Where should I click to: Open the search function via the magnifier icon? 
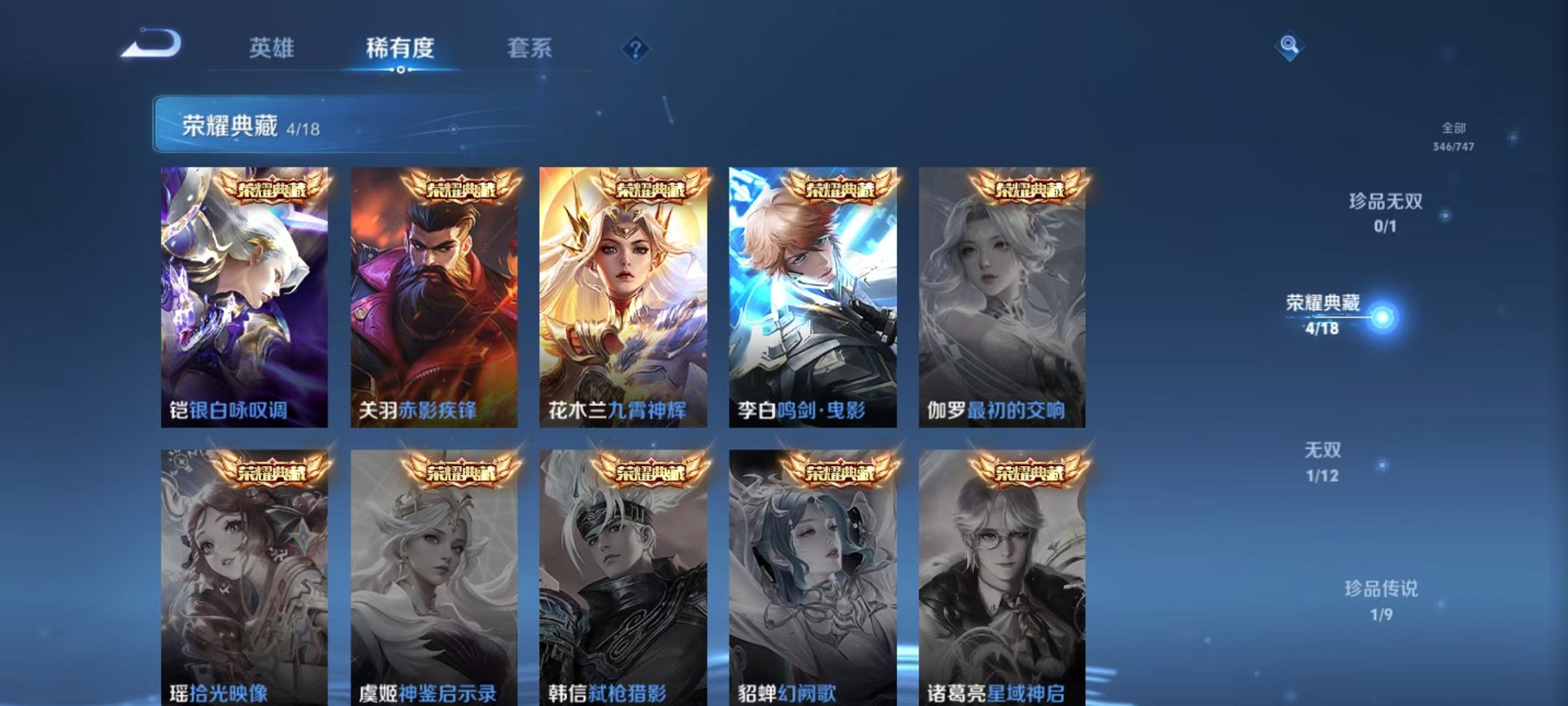click(x=1288, y=46)
